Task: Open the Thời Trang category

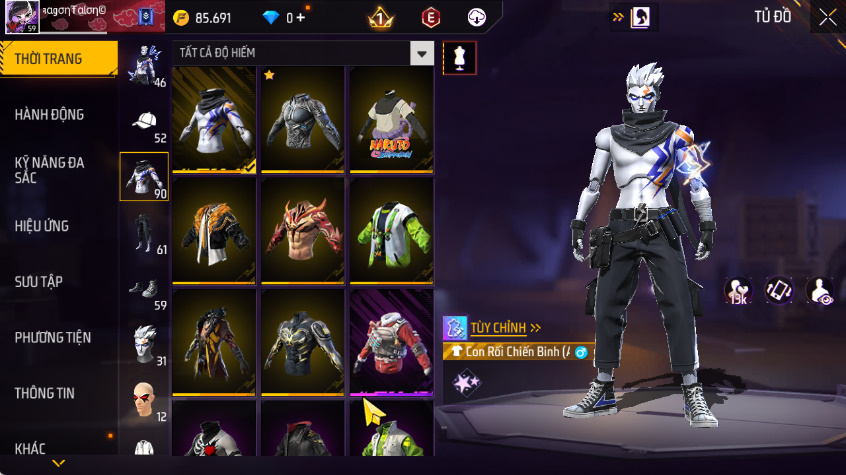Action: point(50,59)
